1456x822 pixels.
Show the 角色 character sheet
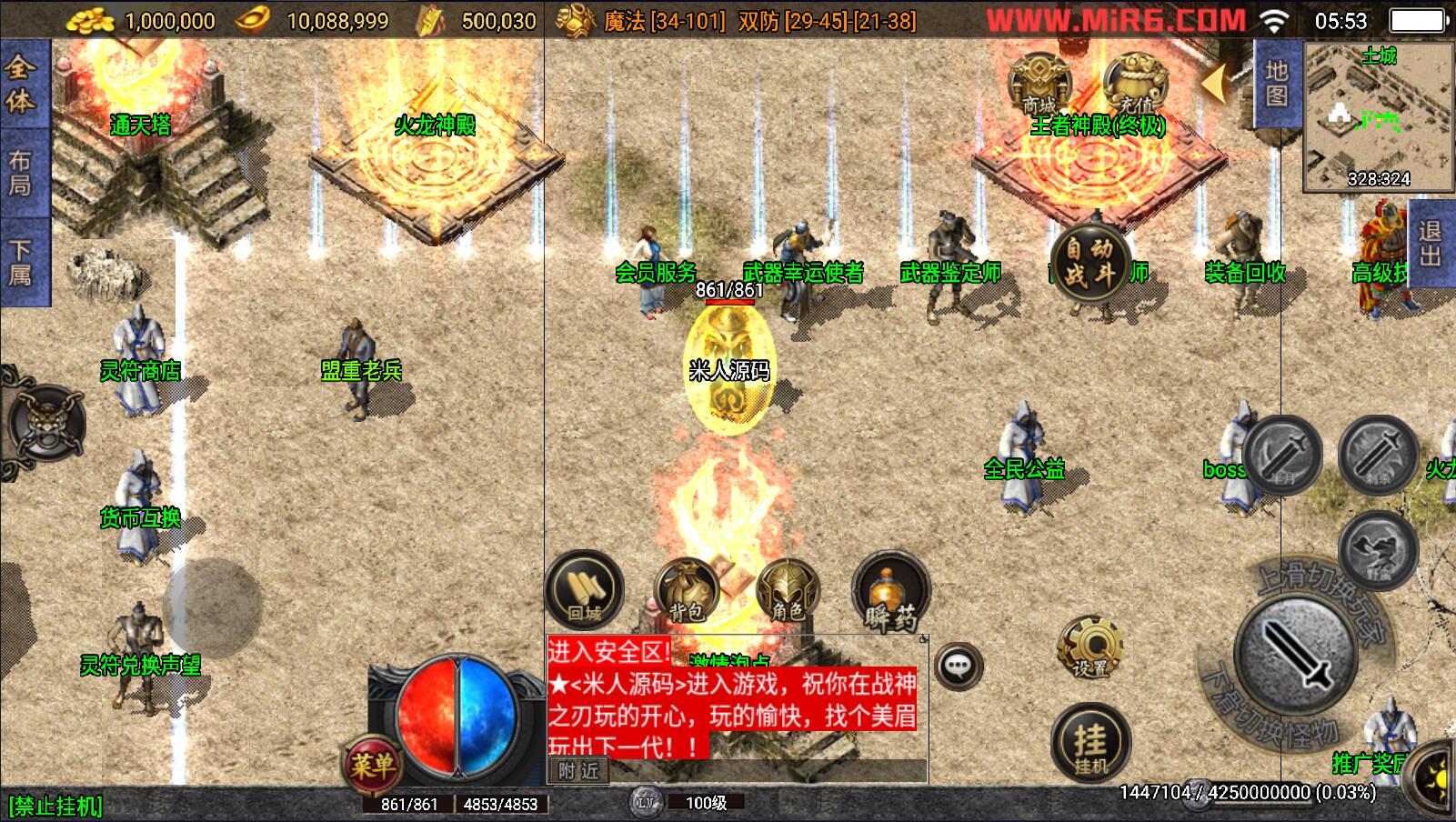788,593
